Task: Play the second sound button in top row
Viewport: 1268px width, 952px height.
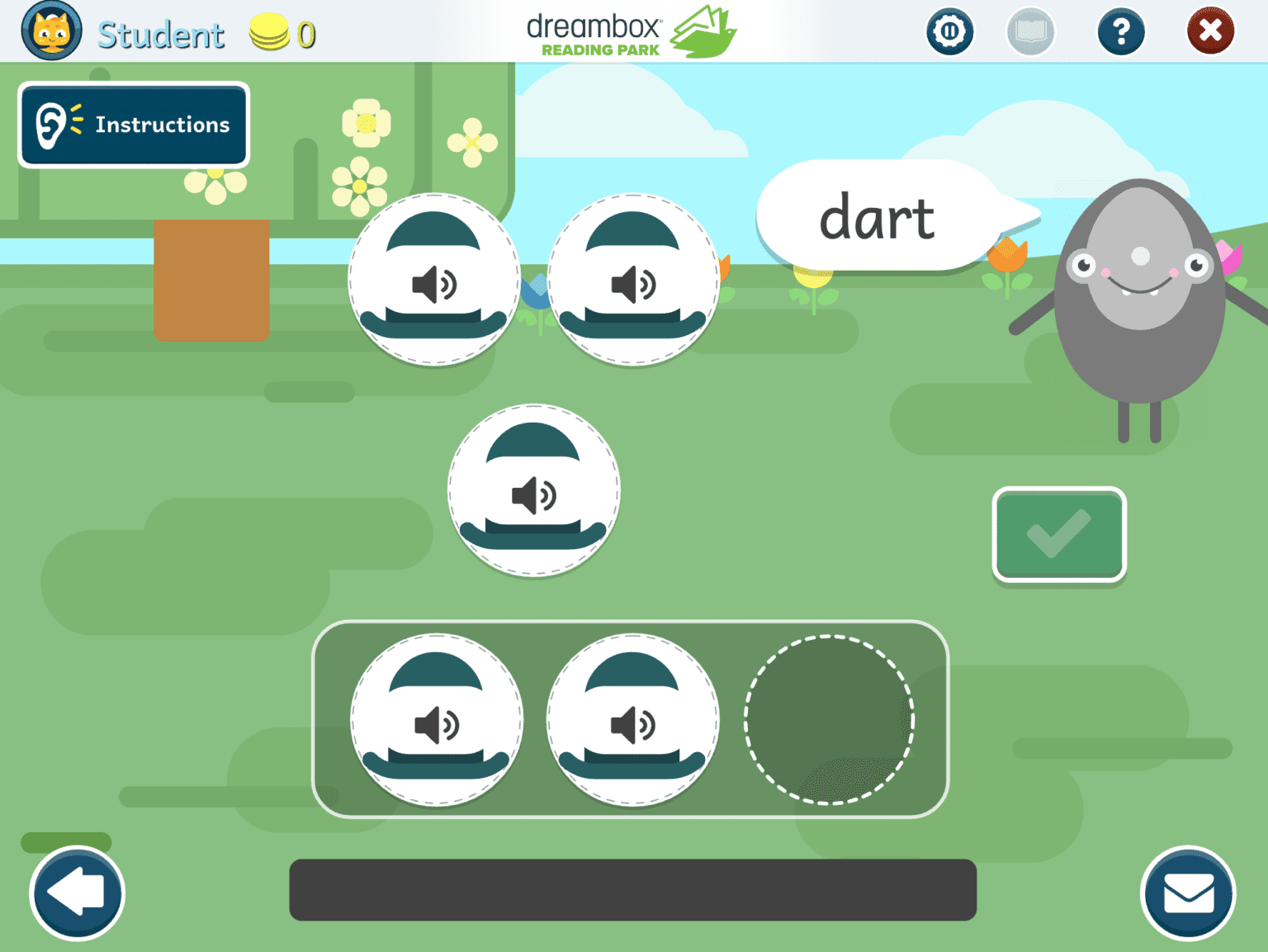Action: pos(632,283)
